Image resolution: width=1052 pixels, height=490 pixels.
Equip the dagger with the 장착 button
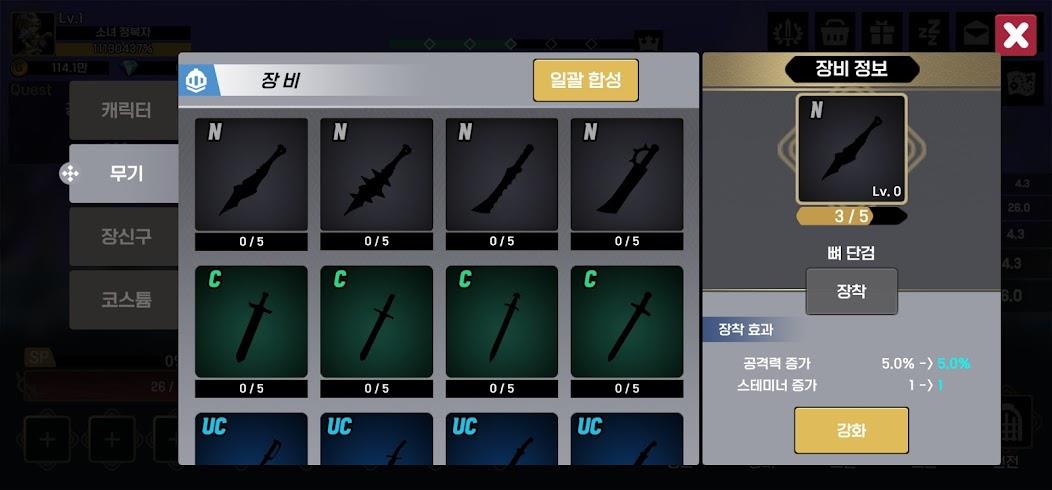pos(851,292)
